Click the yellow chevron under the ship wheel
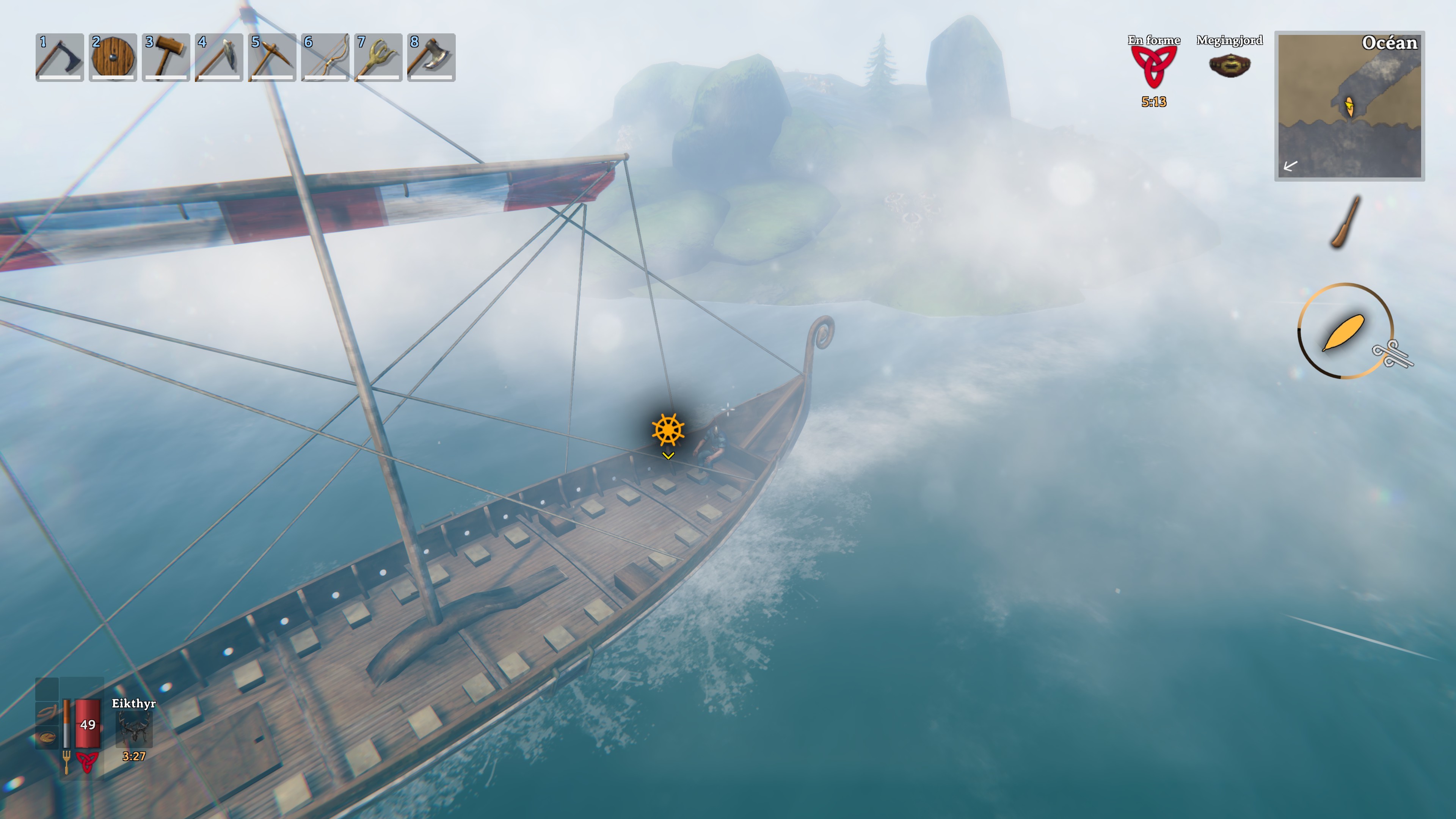Screen dimensions: 1456x819 [668, 455]
